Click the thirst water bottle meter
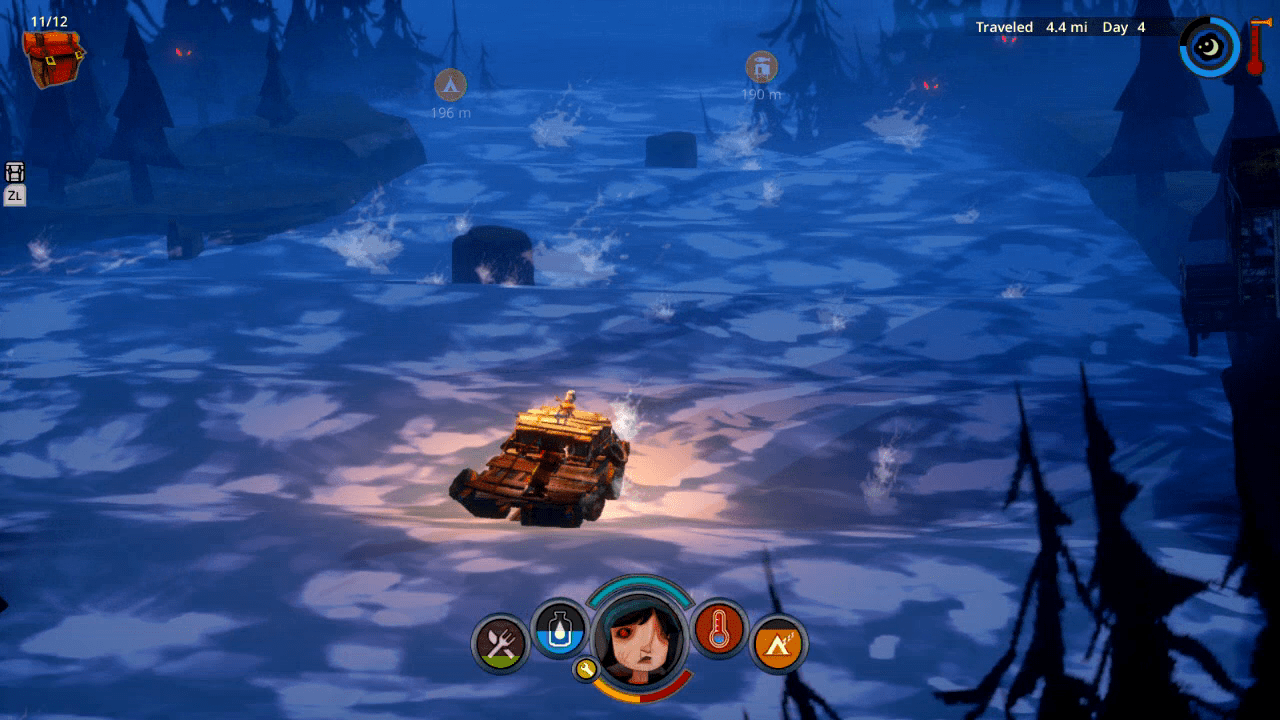The height and width of the screenshot is (720, 1280). [x=560, y=628]
